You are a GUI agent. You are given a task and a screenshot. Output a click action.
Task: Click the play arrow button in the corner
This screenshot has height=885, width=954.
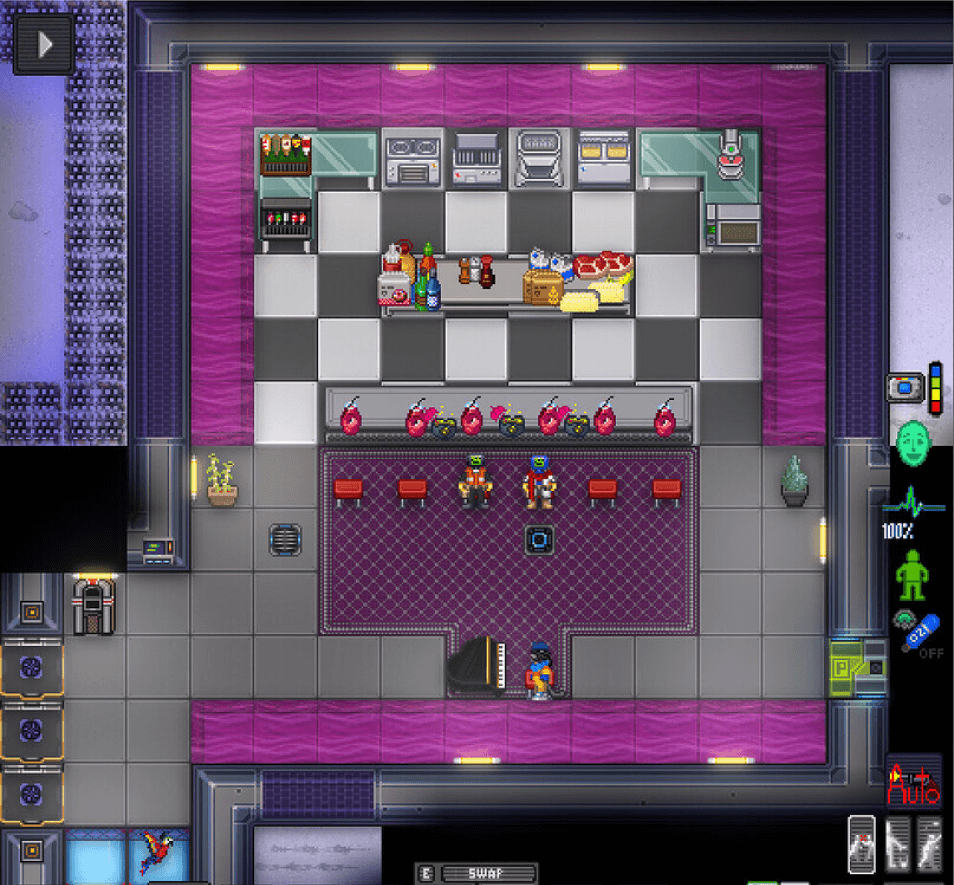pos(43,45)
